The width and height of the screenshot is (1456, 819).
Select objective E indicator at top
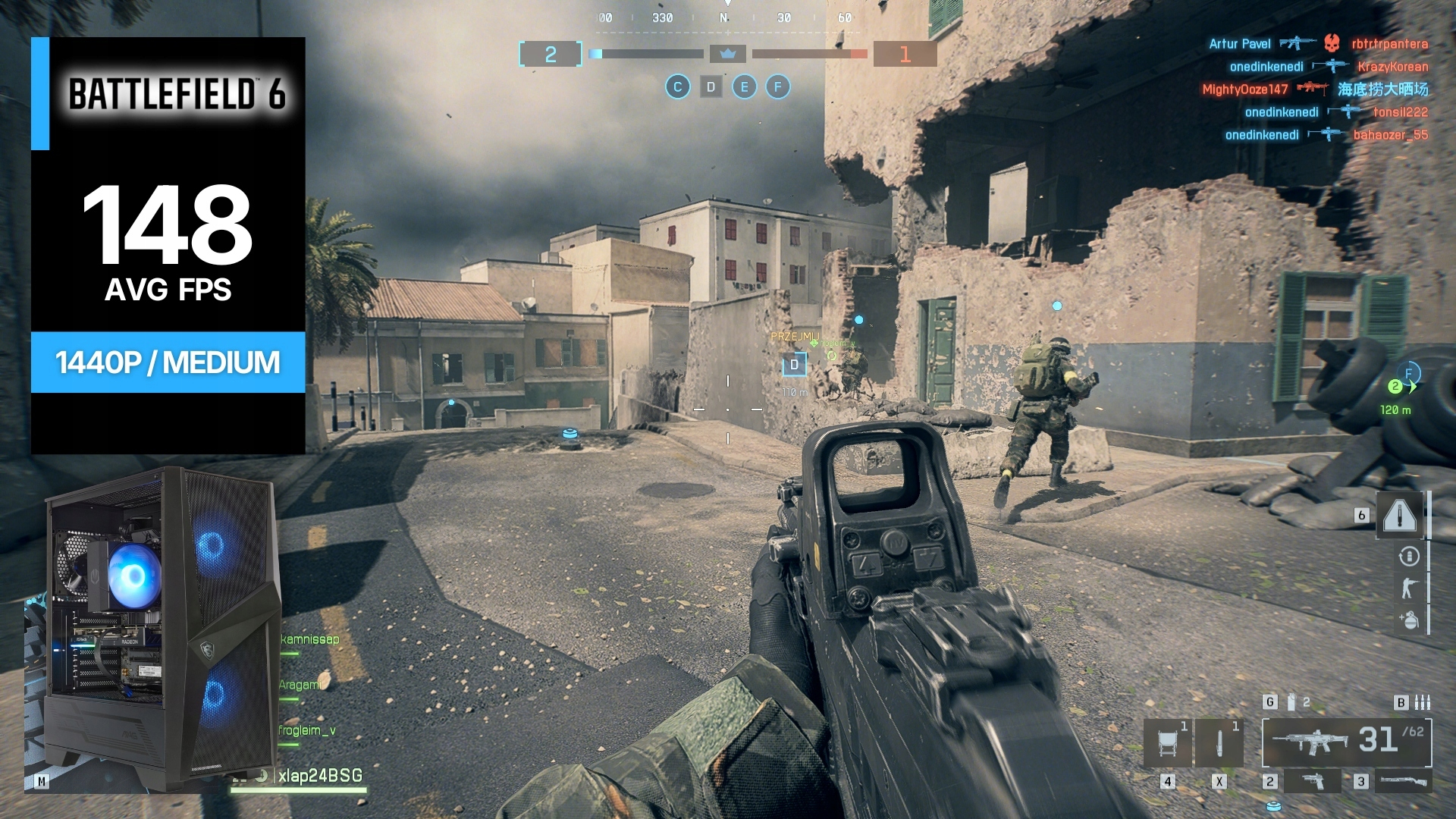pos(744,87)
